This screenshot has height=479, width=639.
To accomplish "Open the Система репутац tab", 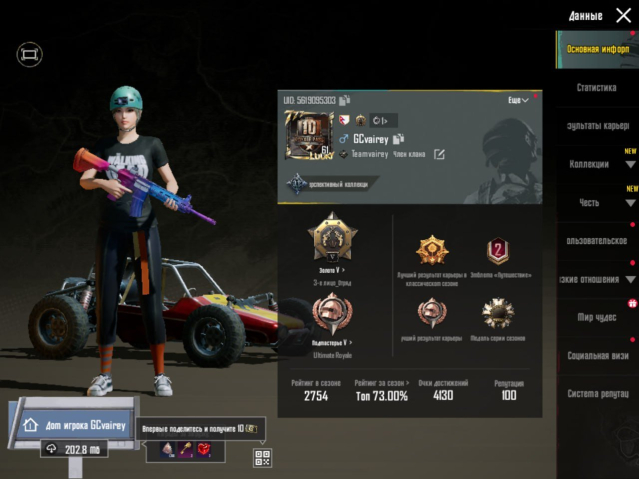I will point(597,394).
